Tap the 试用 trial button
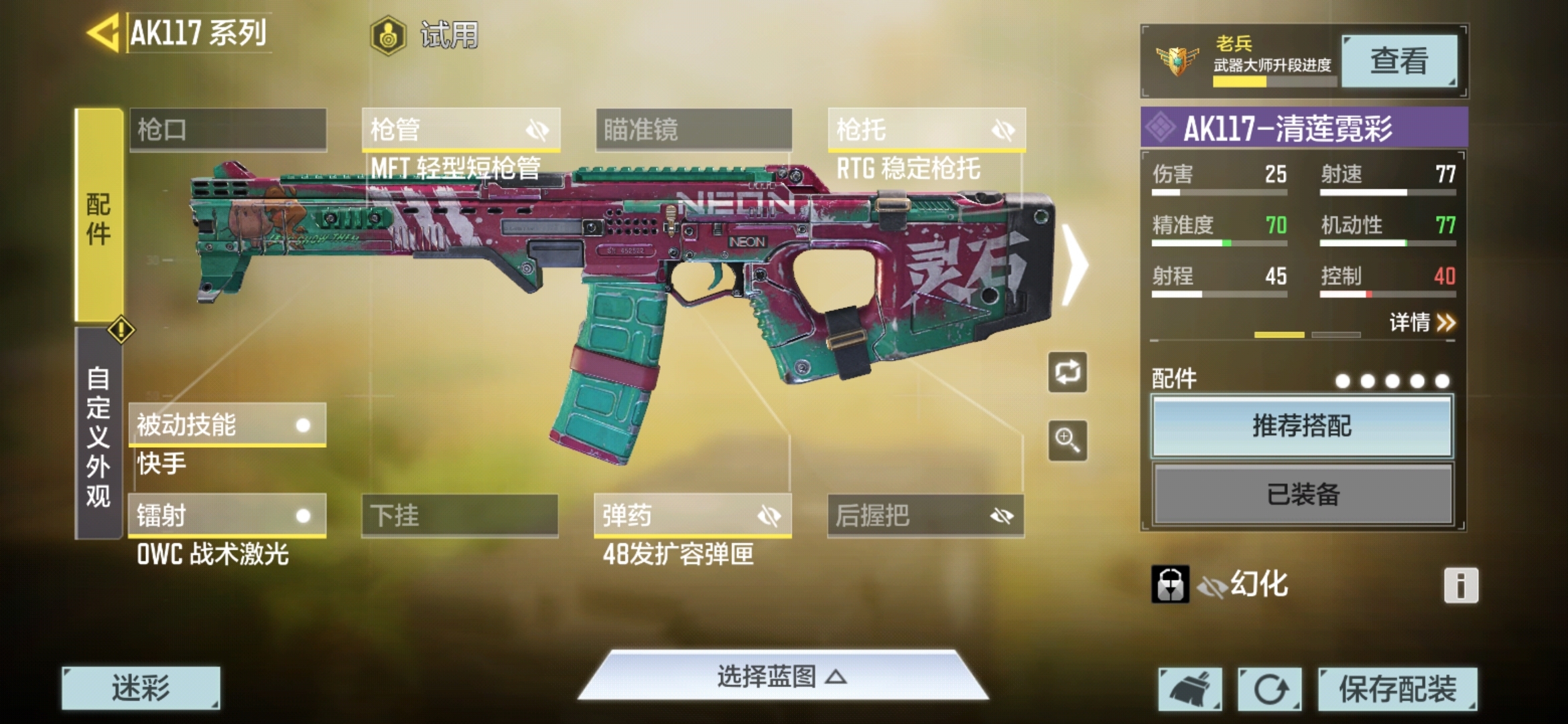 (426, 35)
